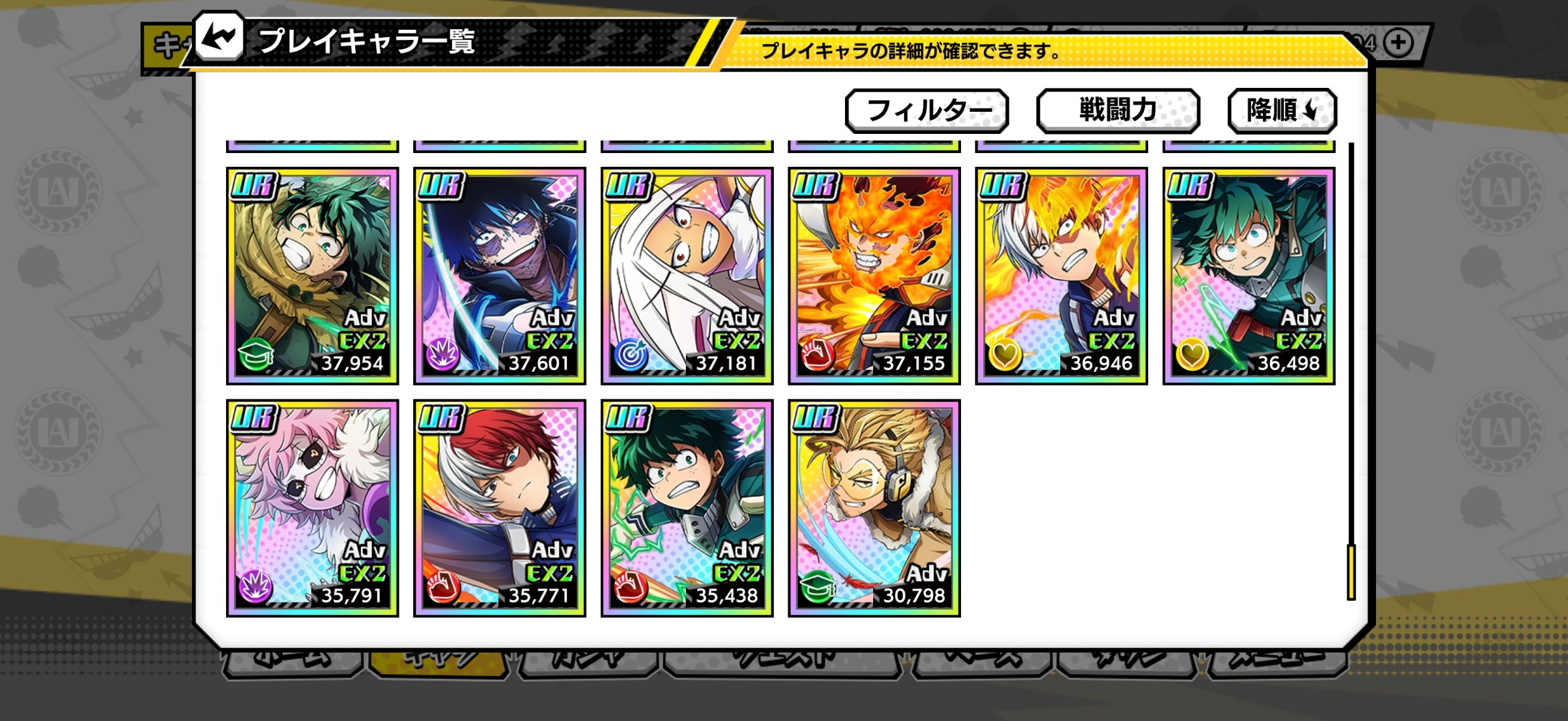Viewport: 1568px width, 721px height.
Task: Click the yellow scrollbar thumb
Action: (x=1351, y=572)
